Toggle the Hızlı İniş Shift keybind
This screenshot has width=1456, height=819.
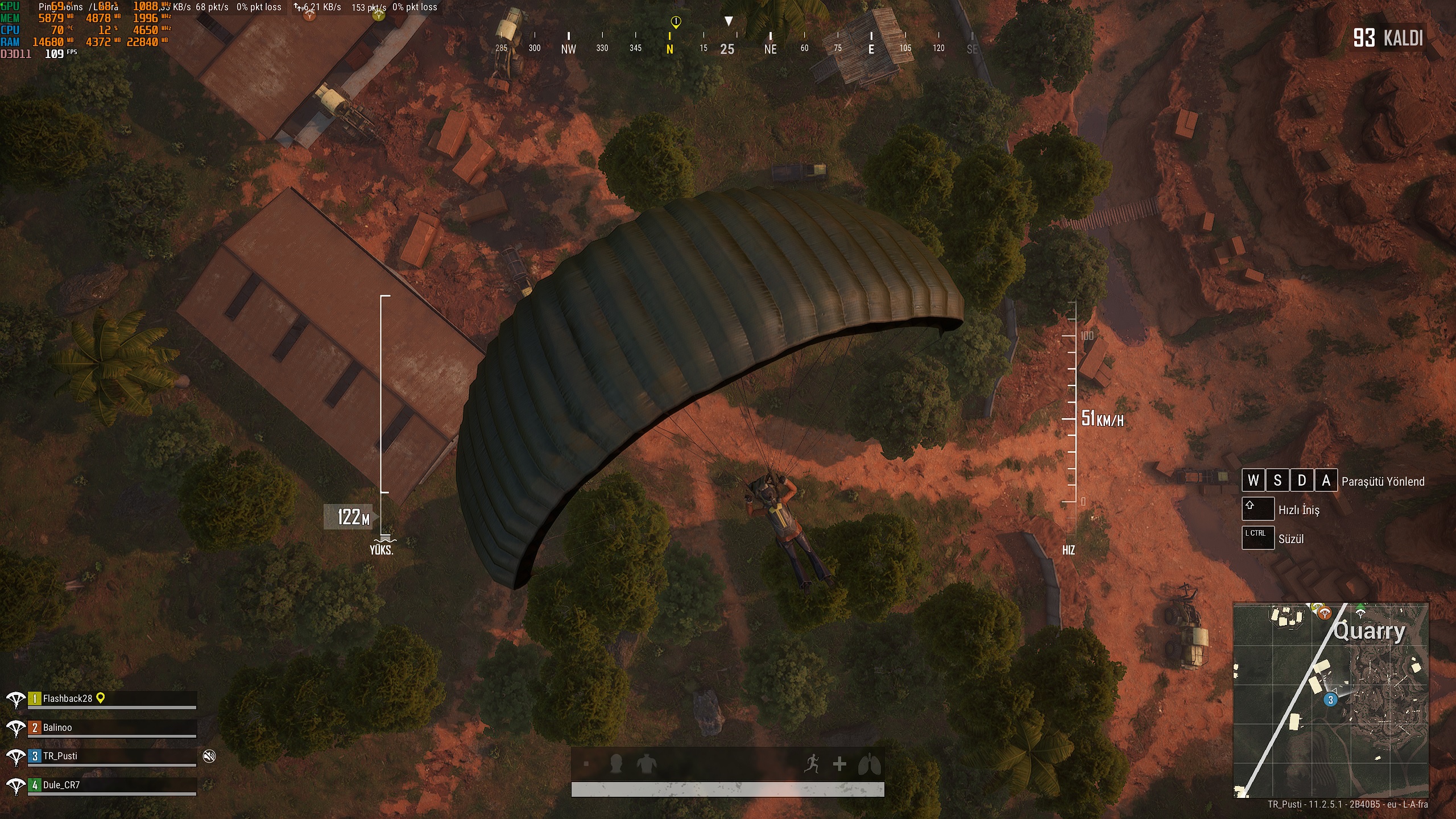click(x=1260, y=510)
